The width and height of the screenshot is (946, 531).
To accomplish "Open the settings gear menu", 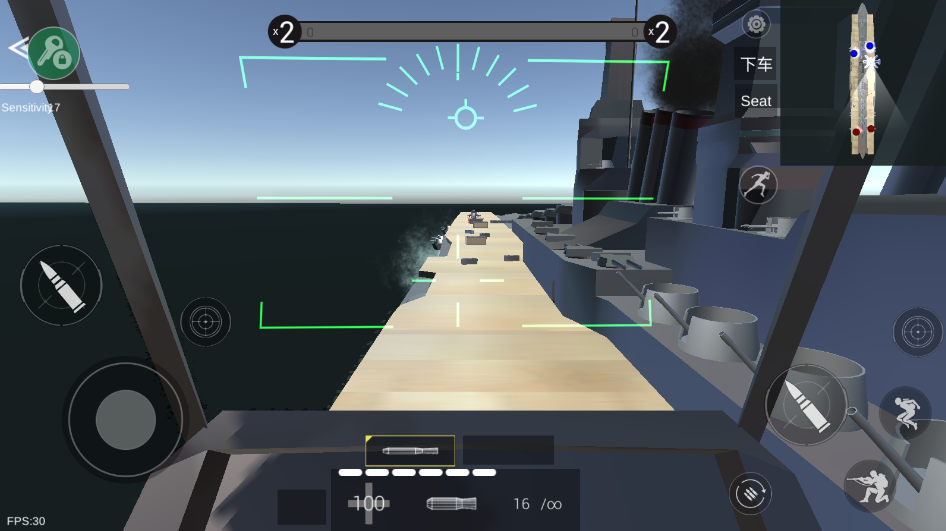I will [757, 23].
